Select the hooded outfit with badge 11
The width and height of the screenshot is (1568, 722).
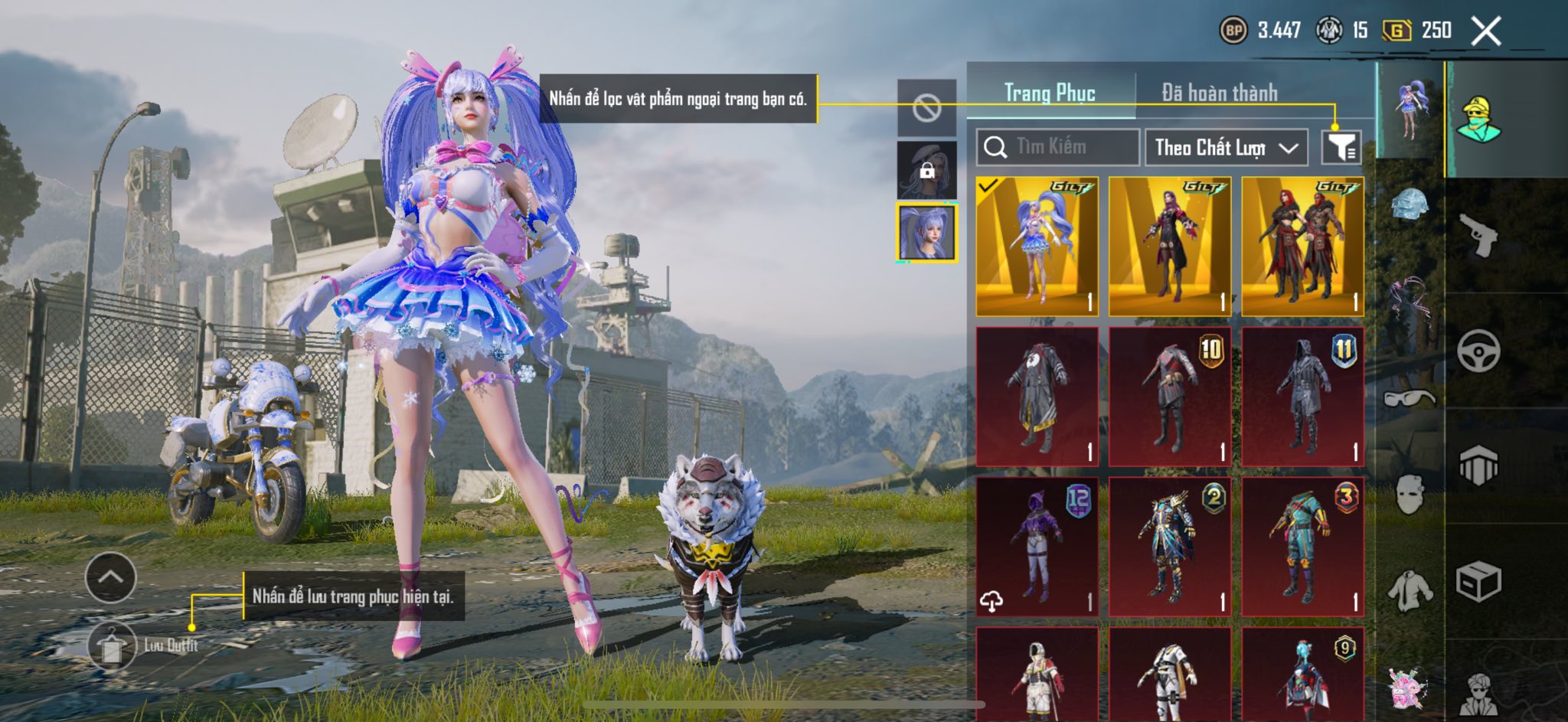coord(1302,397)
